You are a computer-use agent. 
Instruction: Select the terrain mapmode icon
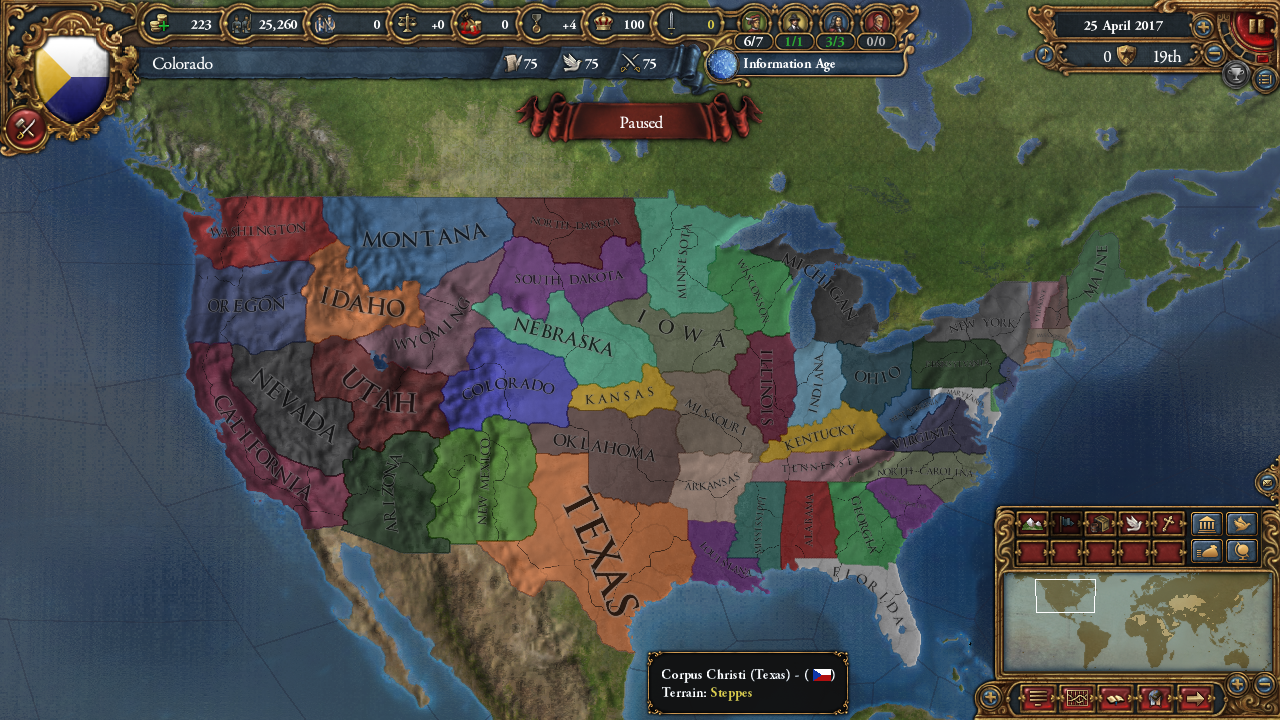1032,523
